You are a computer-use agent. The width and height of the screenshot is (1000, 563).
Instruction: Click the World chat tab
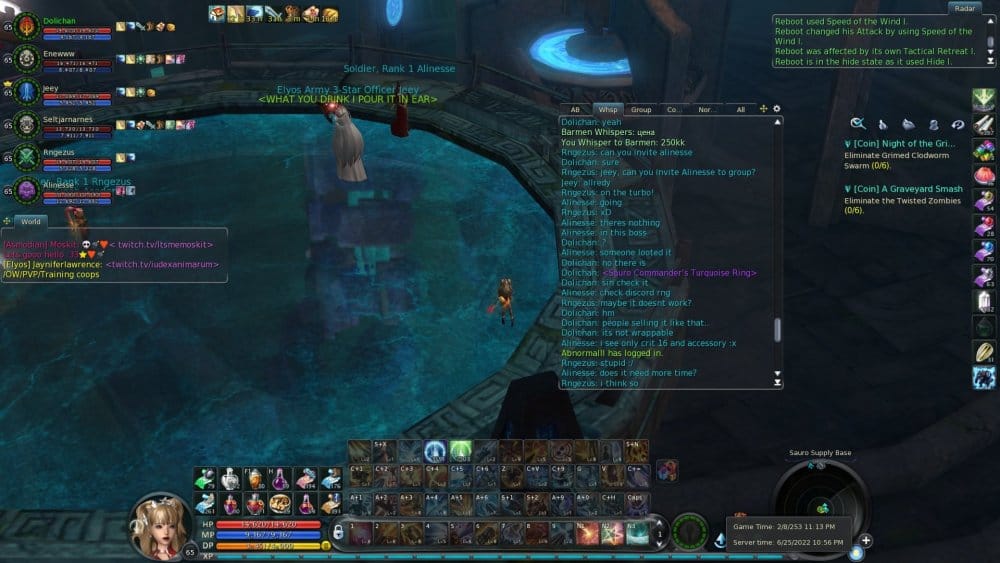pyautogui.click(x=31, y=221)
